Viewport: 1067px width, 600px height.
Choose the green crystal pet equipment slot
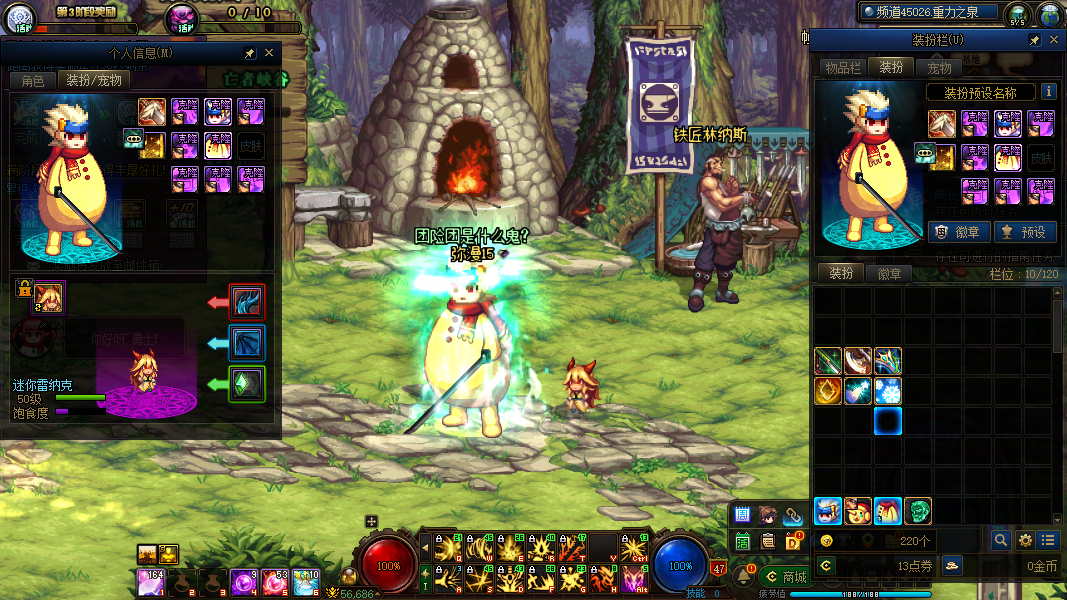point(247,384)
